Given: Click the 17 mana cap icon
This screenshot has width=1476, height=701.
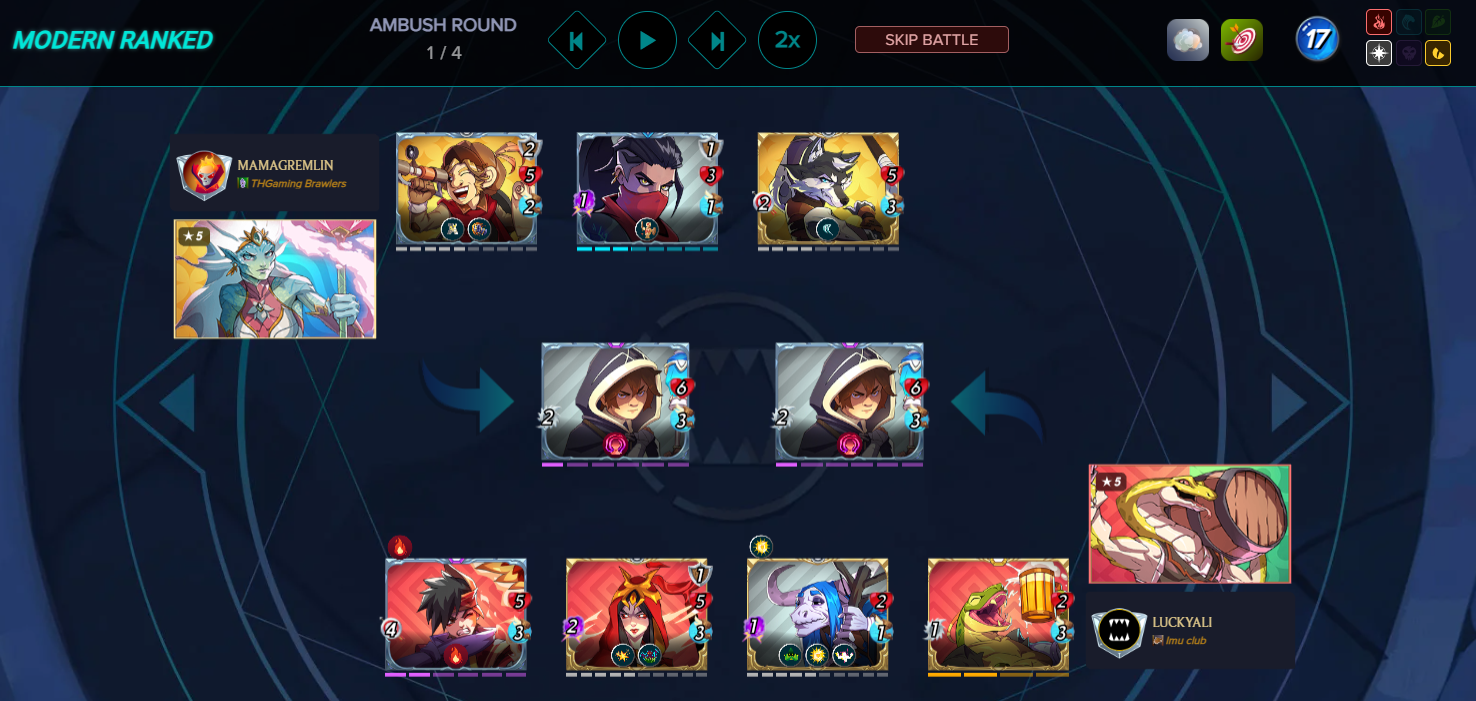Looking at the screenshot, I should click(1317, 40).
